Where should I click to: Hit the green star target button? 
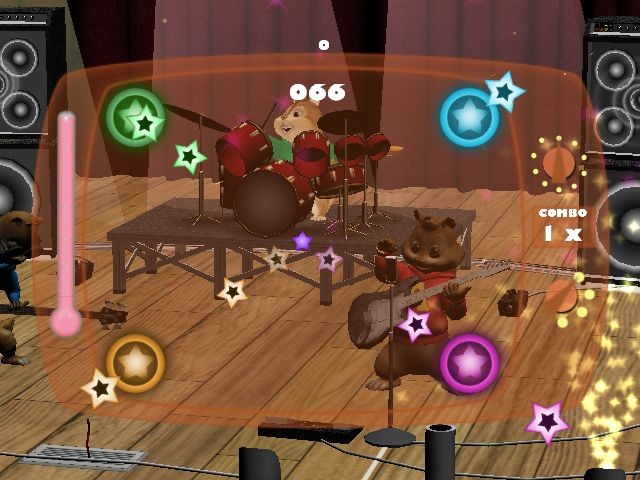(135, 117)
